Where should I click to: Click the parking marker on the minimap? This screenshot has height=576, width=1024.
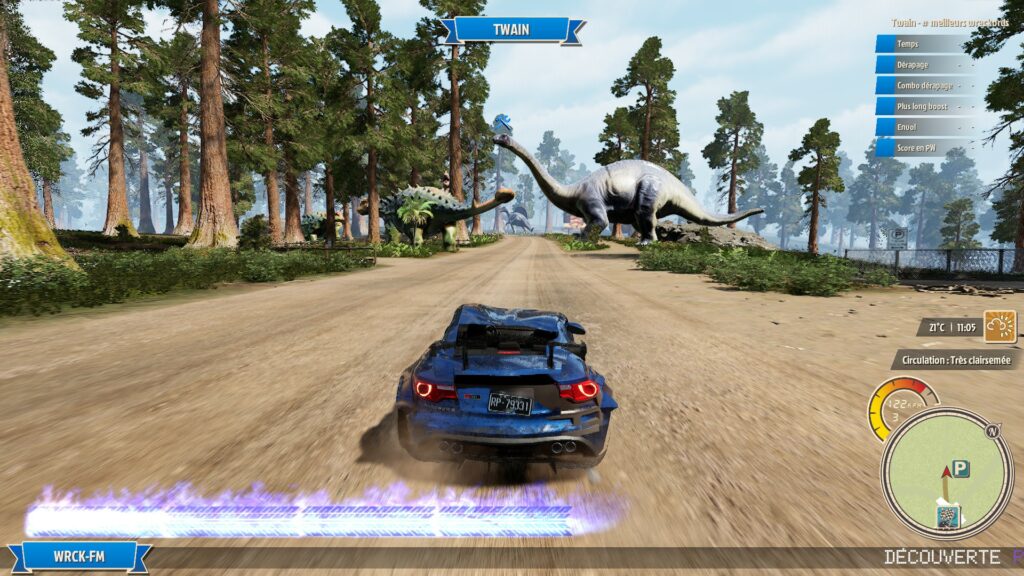[961, 468]
